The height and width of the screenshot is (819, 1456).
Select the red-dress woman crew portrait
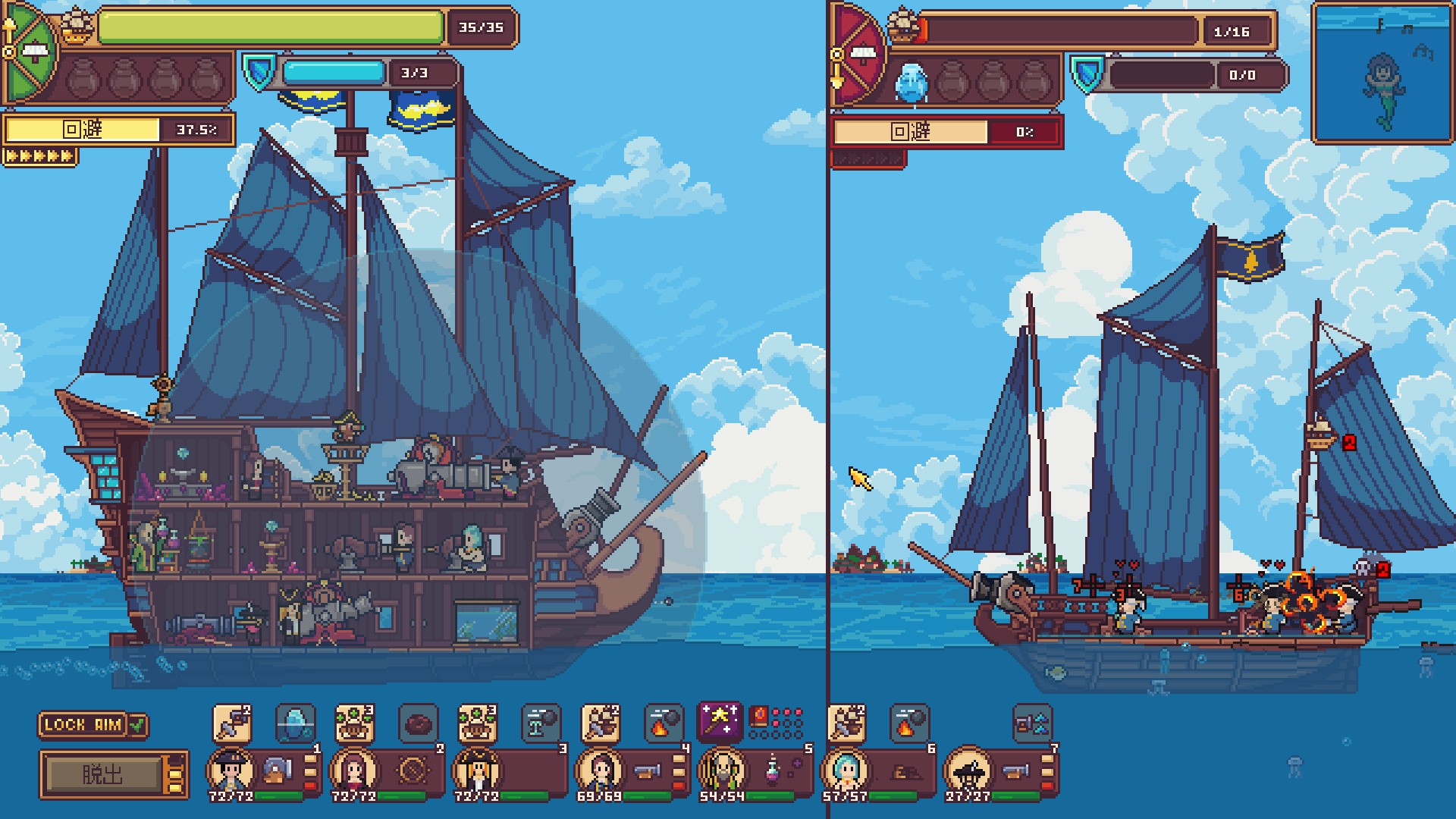coord(353,769)
